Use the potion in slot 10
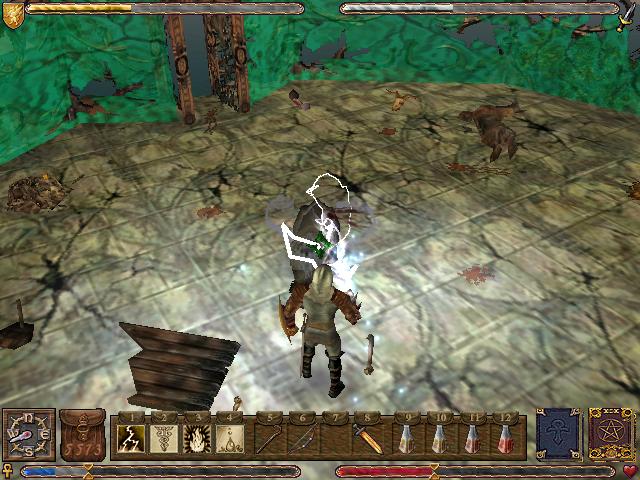This screenshot has height=480, width=640. [438, 438]
